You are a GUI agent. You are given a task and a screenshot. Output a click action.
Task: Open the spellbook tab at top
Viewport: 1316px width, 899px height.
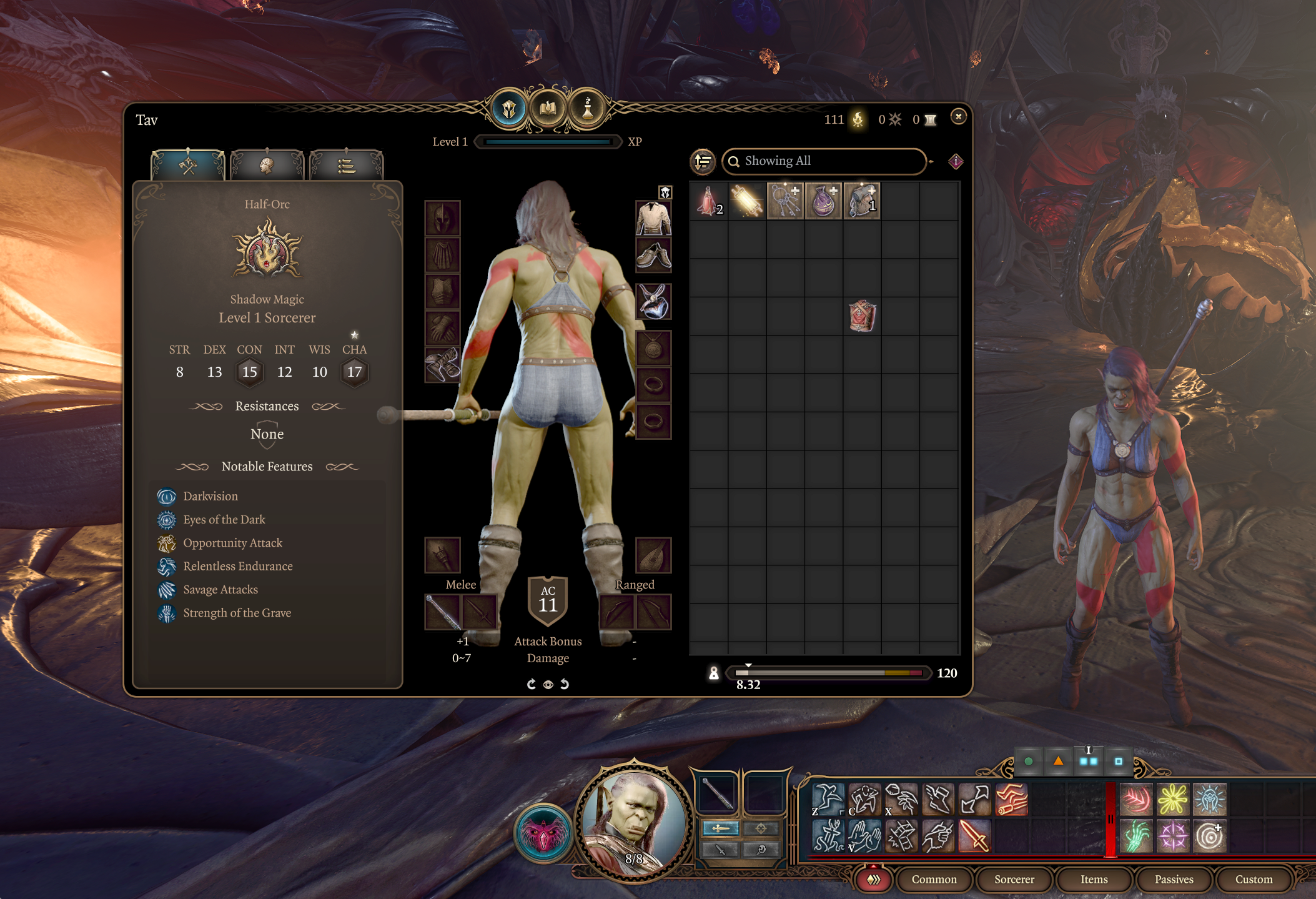click(x=548, y=109)
